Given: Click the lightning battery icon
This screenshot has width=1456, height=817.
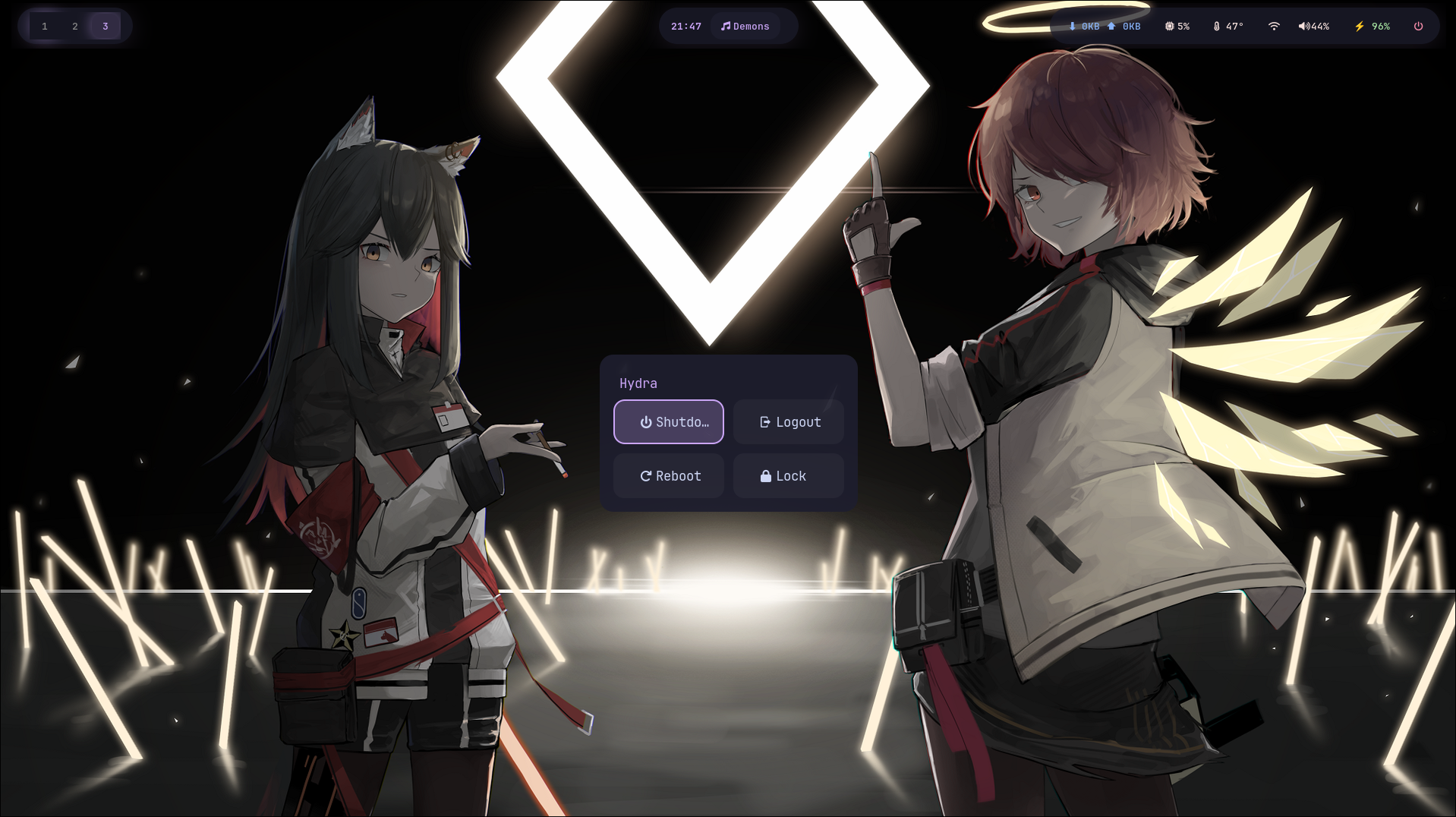Looking at the screenshot, I should click(x=1358, y=25).
